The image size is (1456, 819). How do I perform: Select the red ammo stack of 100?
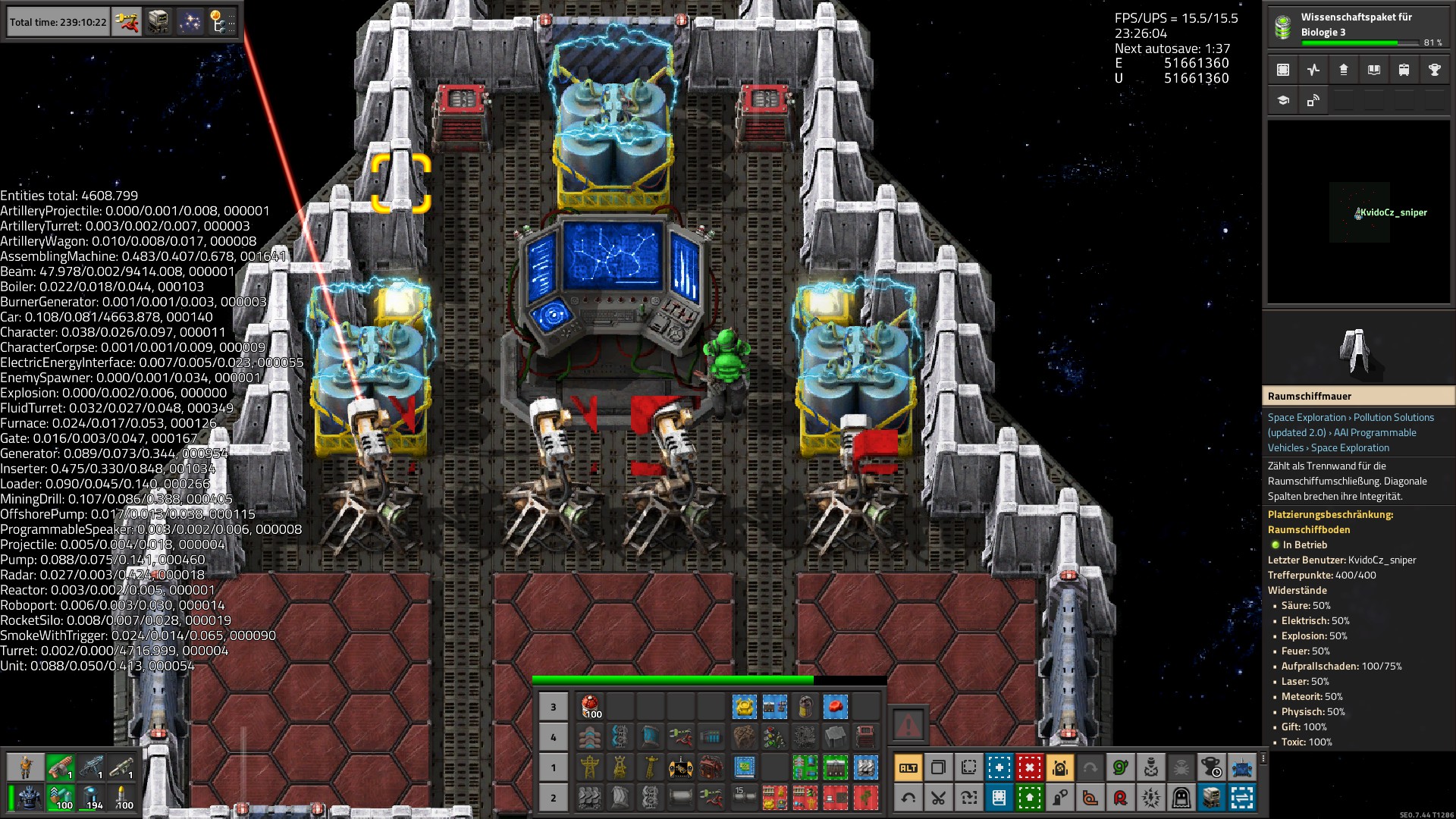[590, 707]
